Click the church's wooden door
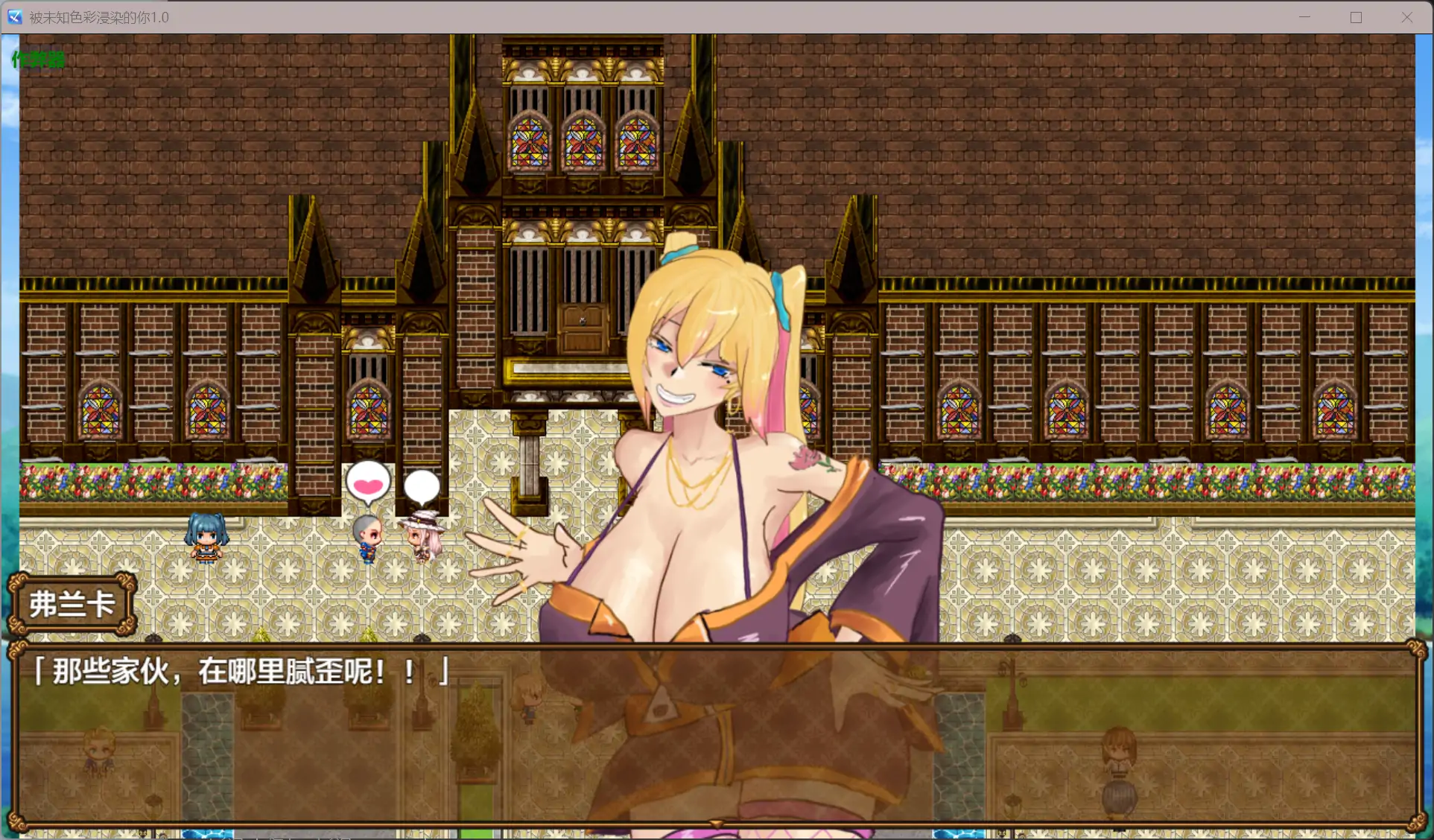 coord(583,326)
